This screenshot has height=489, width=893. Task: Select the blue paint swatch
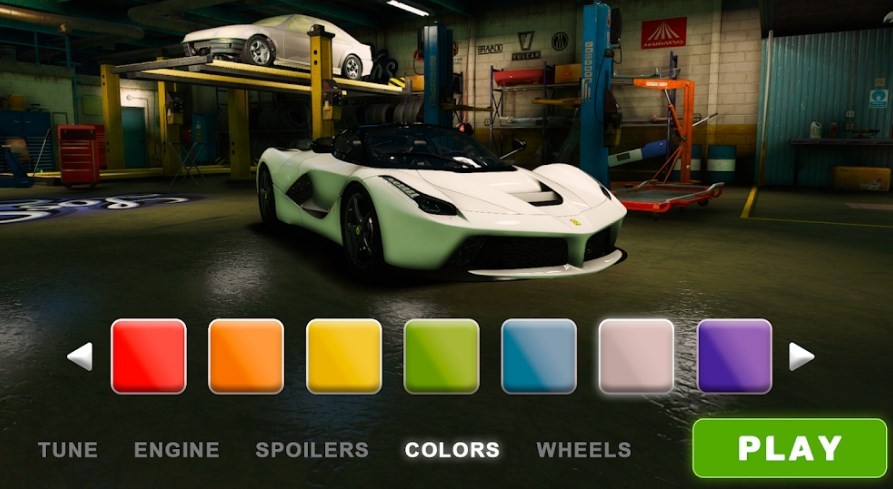(x=539, y=356)
